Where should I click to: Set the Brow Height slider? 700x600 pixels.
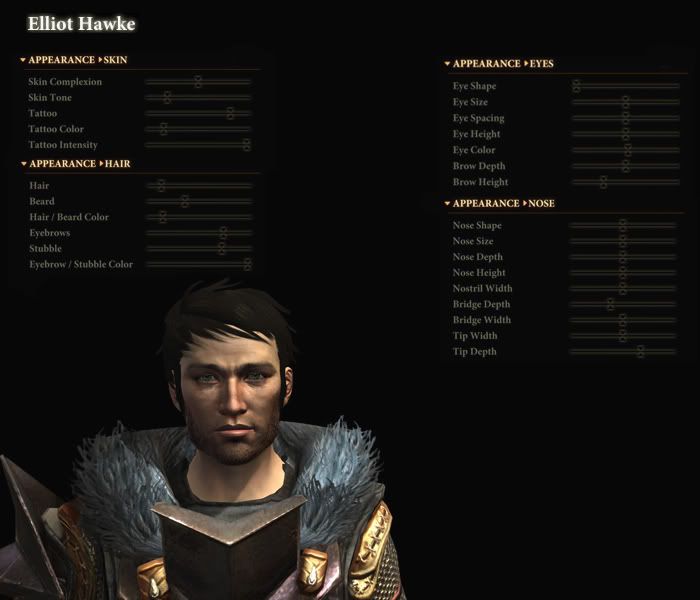coord(603,182)
